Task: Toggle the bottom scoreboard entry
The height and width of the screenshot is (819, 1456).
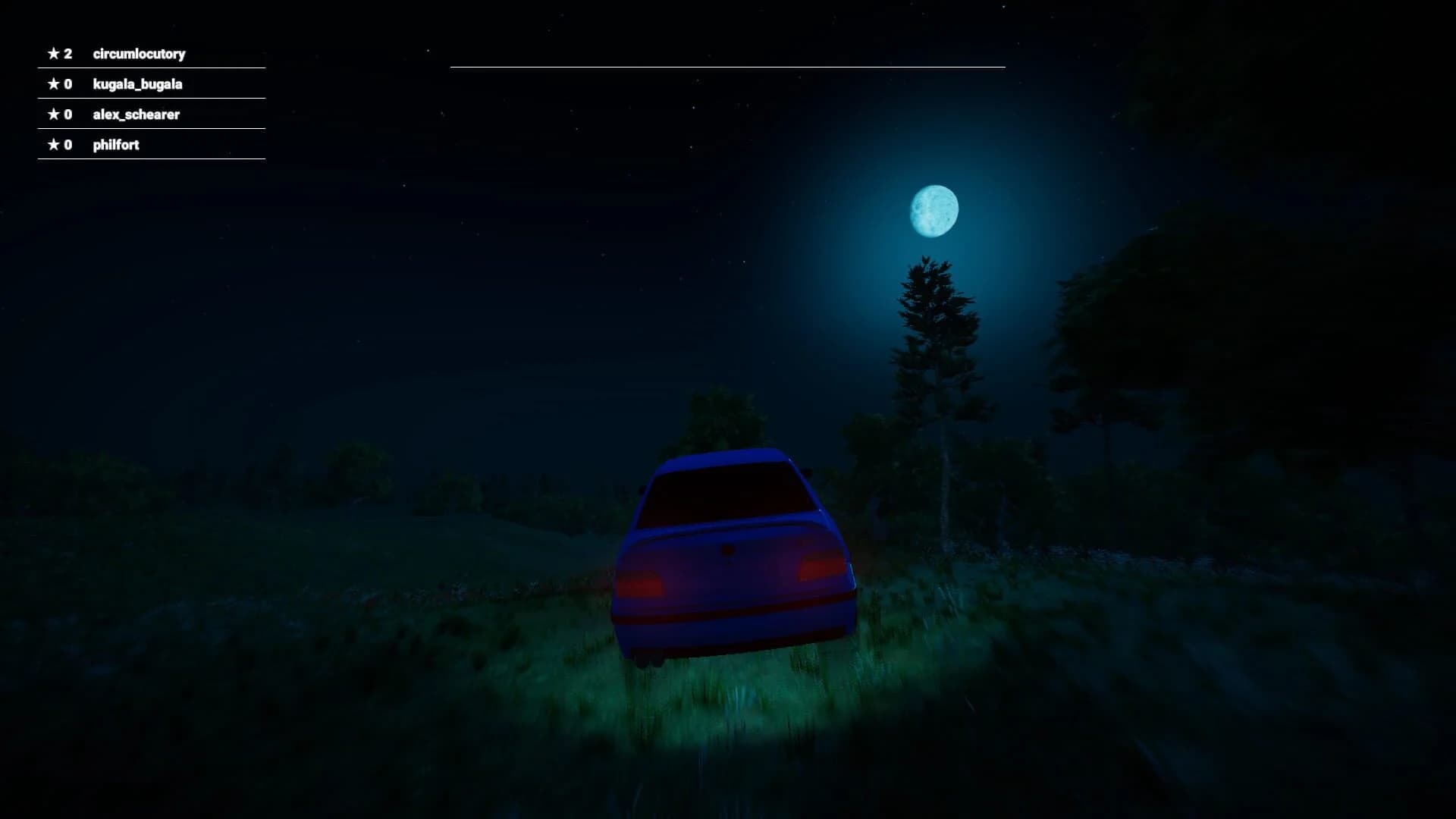Action: 150,144
